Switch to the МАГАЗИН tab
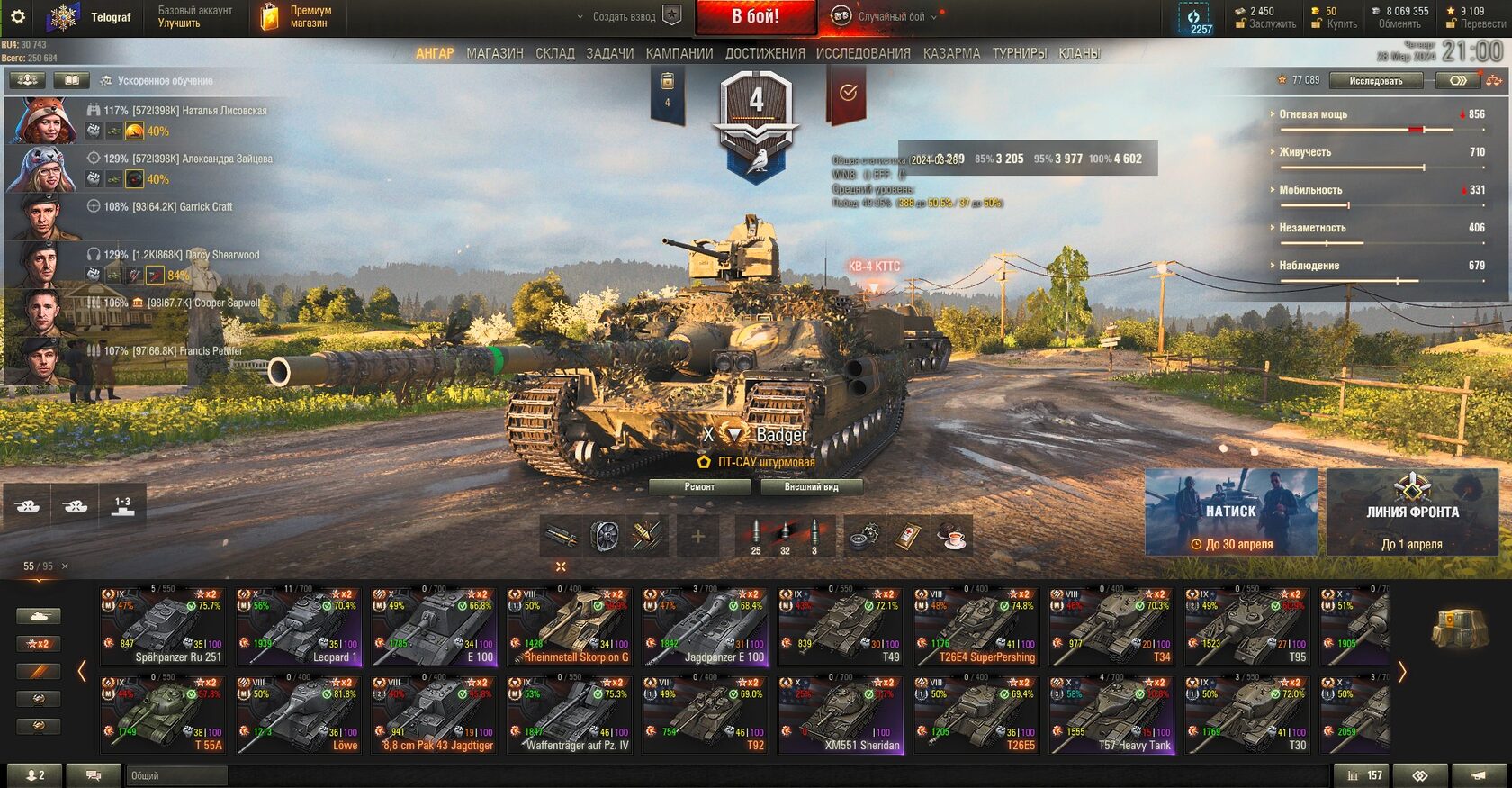The image size is (1512, 788). [x=494, y=54]
